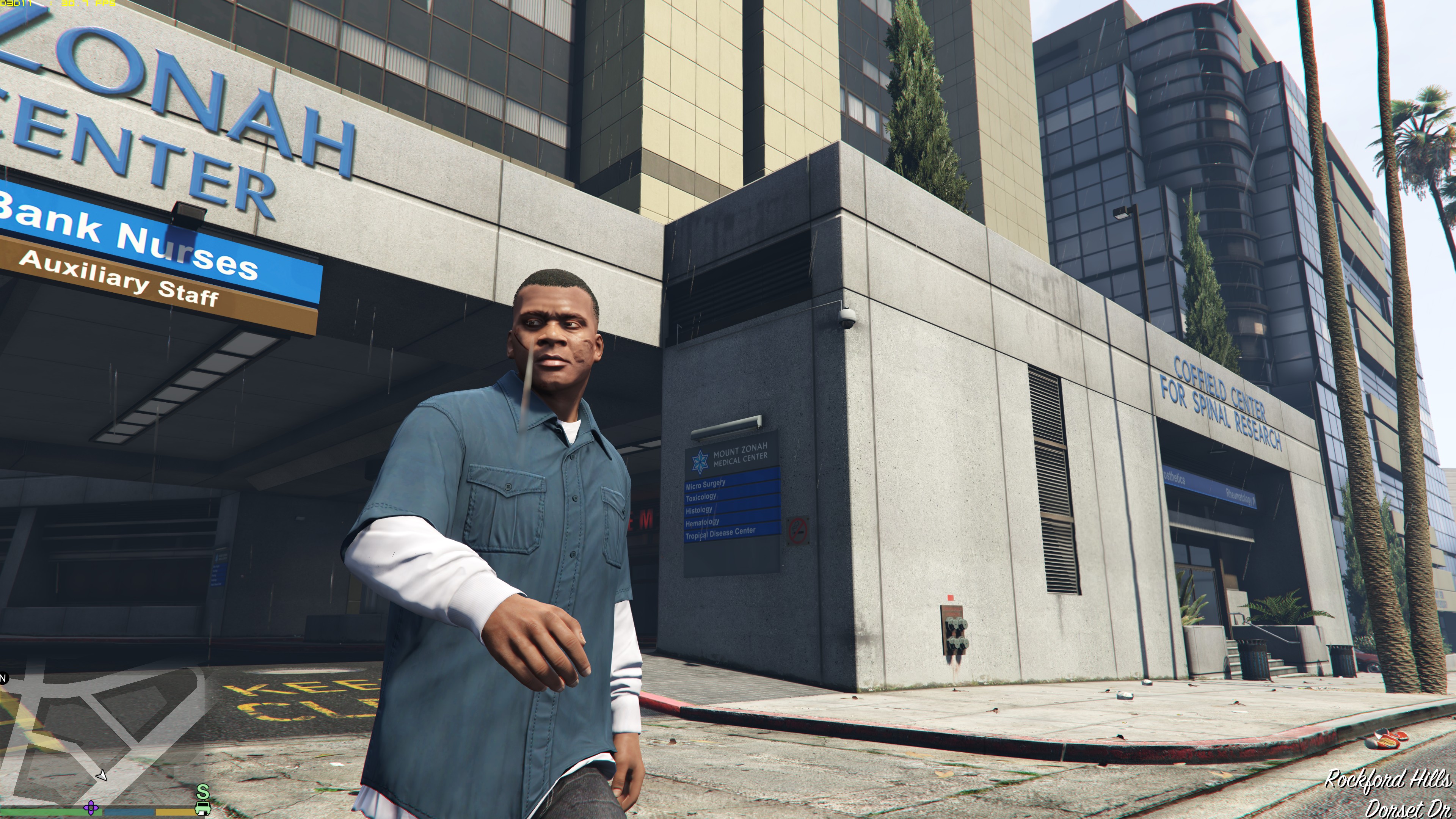The image size is (1456, 819).
Task: Pick the purple flower-shaped minimap blip
Action: point(91,807)
